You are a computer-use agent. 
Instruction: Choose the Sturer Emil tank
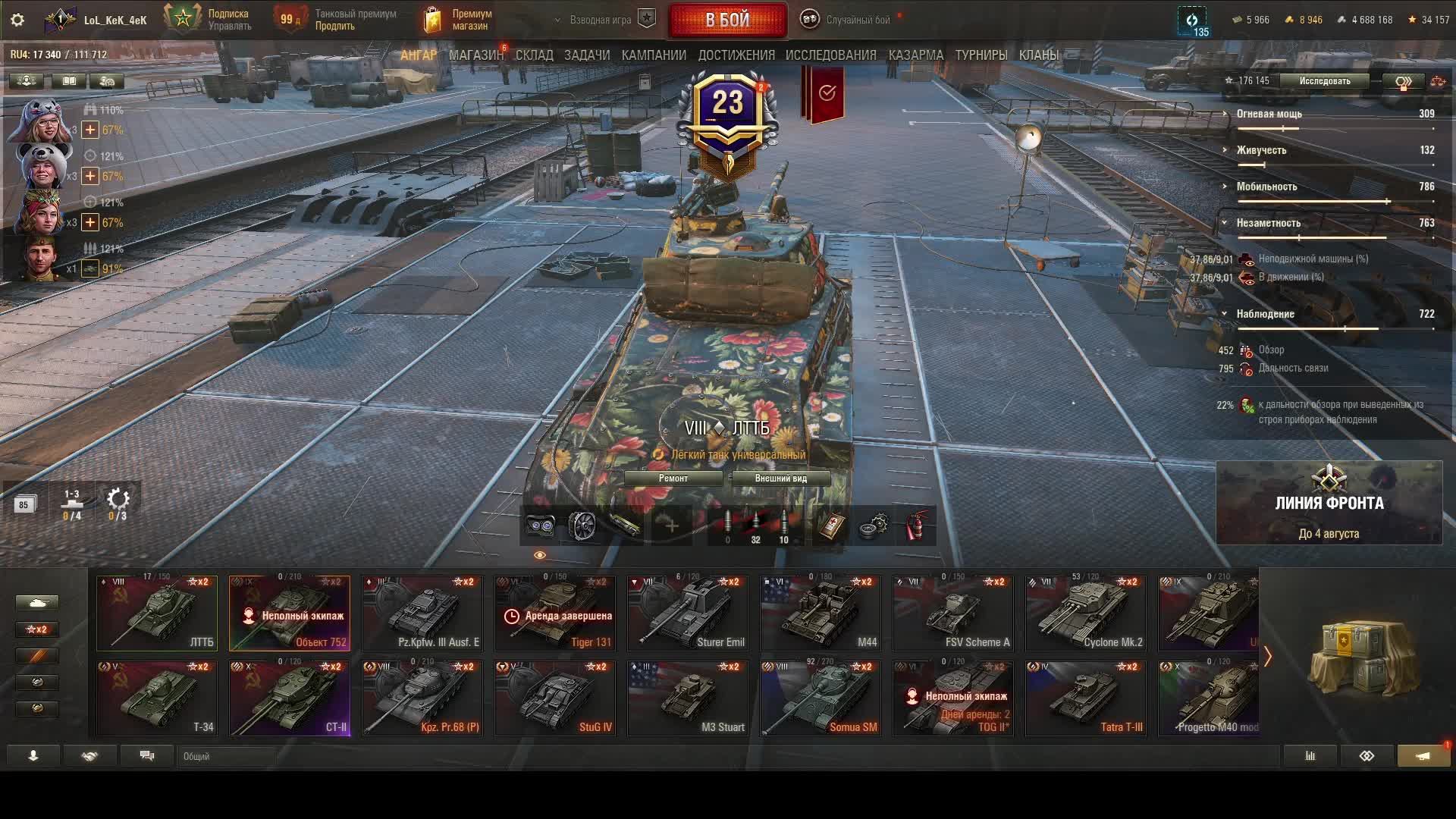click(688, 613)
